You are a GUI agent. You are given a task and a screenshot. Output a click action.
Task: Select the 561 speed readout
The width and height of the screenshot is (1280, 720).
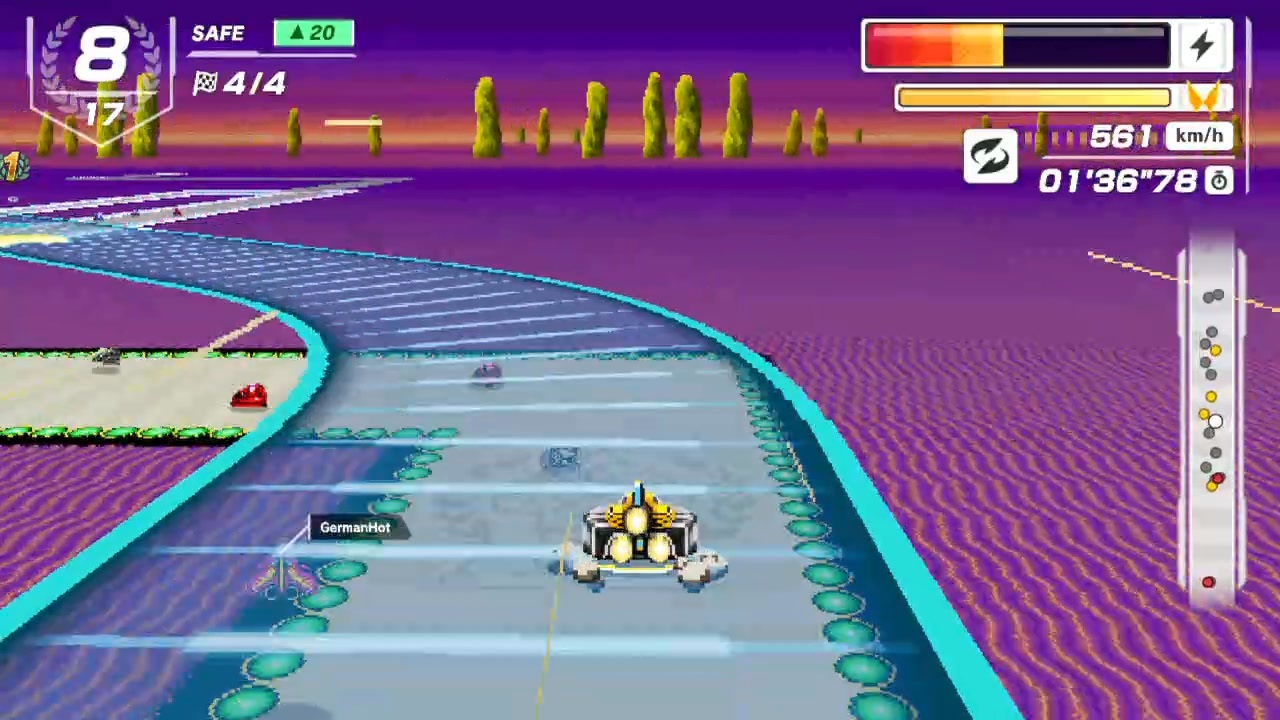pyautogui.click(x=1124, y=136)
